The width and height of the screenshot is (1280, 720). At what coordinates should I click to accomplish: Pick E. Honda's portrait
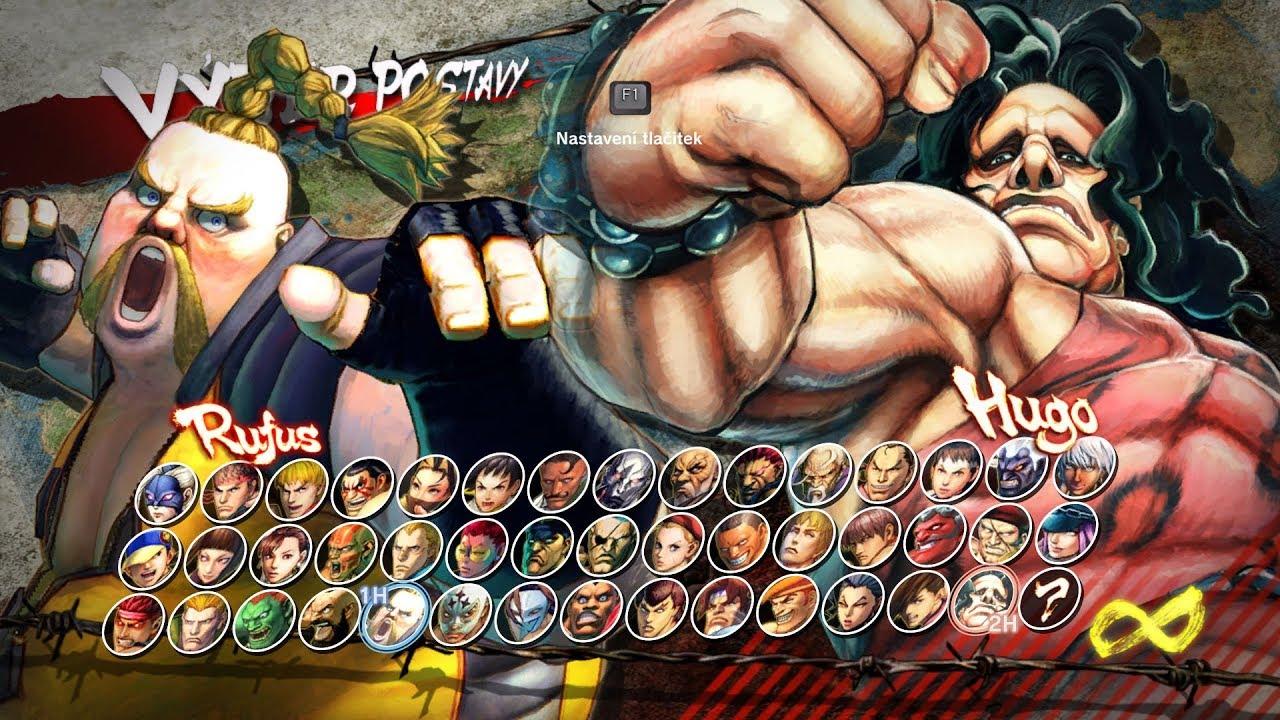pos(362,487)
